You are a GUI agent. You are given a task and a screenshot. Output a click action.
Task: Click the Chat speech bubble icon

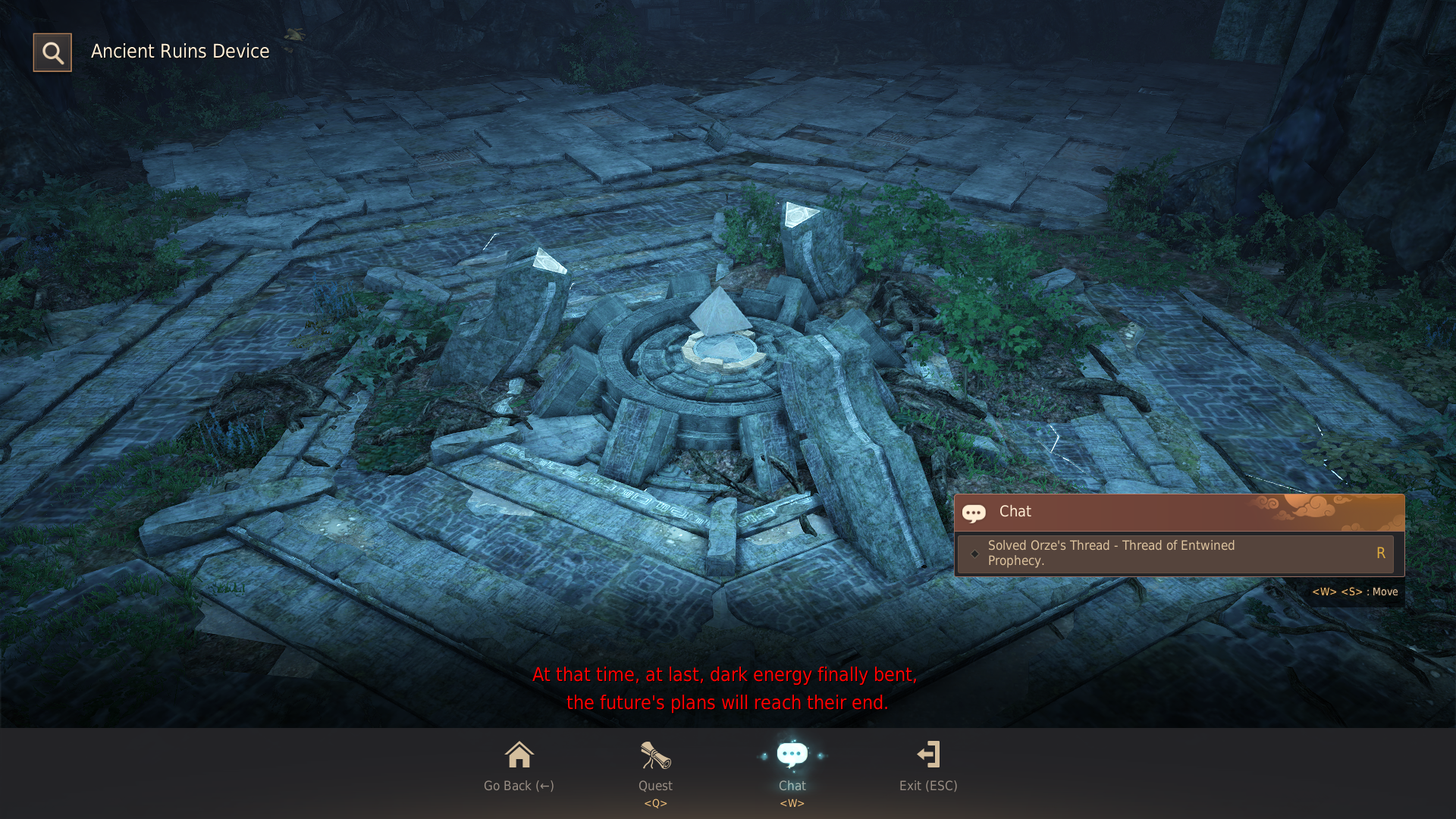pos(792,753)
